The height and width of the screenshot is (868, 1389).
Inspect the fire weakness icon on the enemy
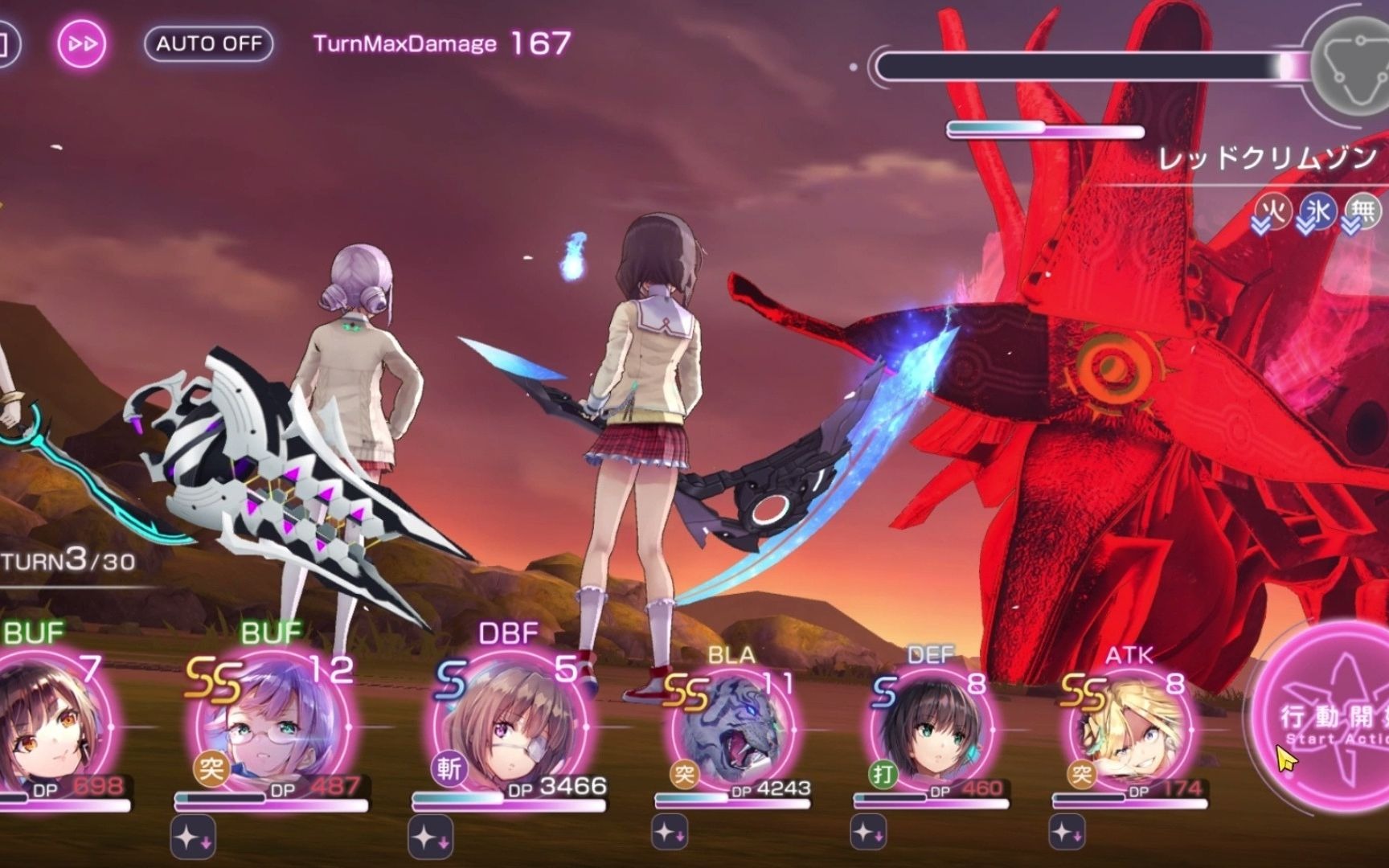point(1273,211)
